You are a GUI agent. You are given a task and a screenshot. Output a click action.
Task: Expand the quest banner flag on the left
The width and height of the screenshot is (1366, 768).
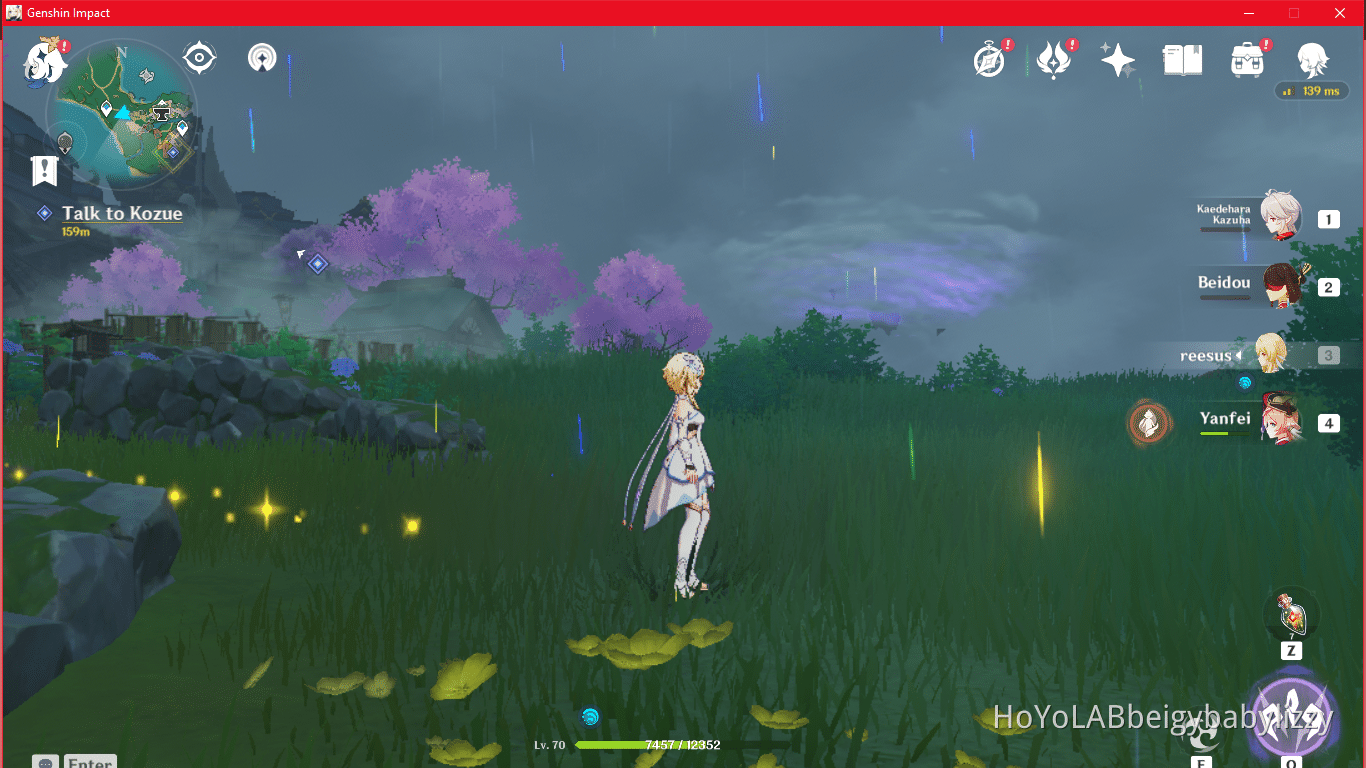44,170
